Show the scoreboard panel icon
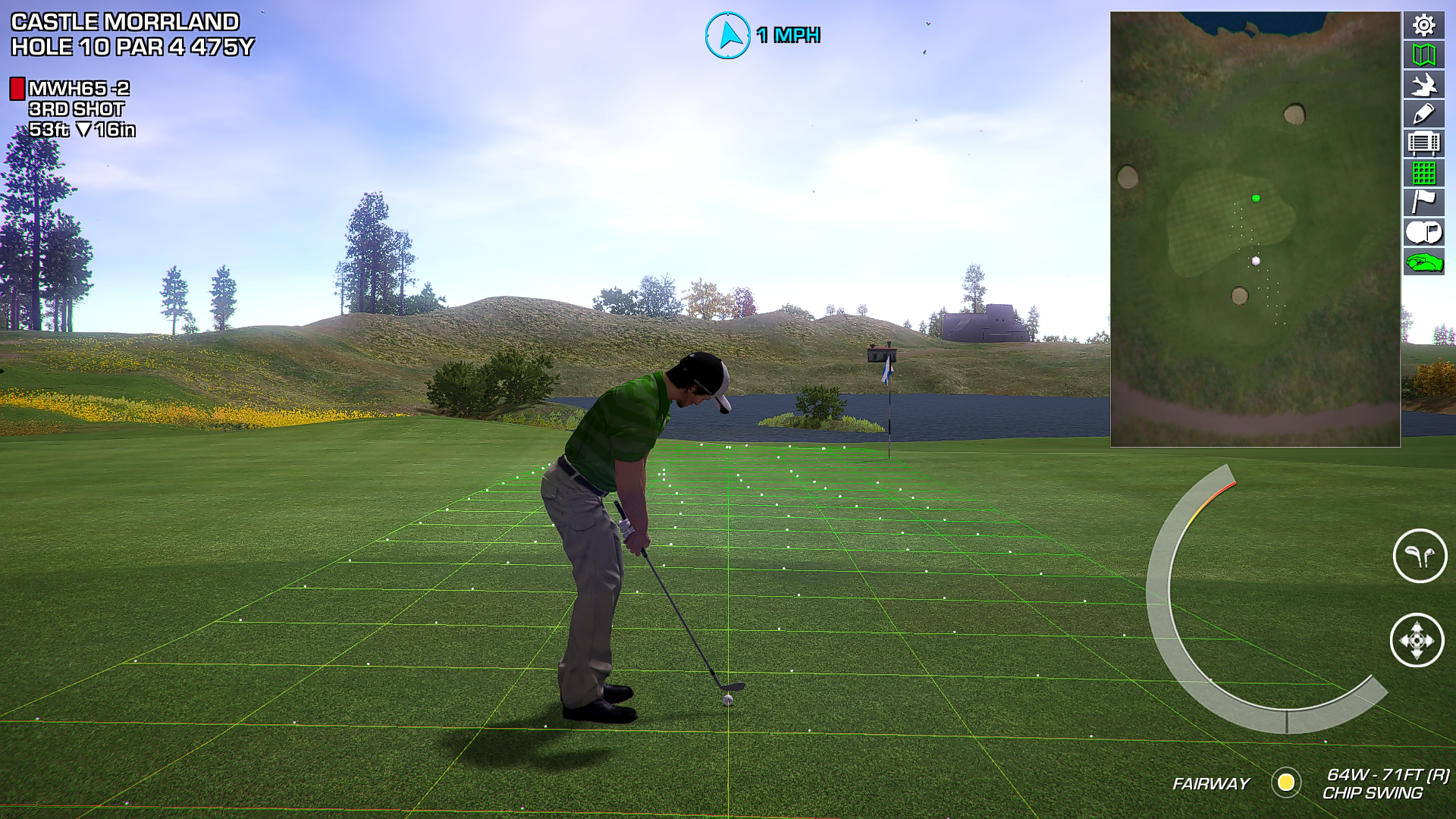This screenshot has width=1456, height=819. click(1423, 143)
